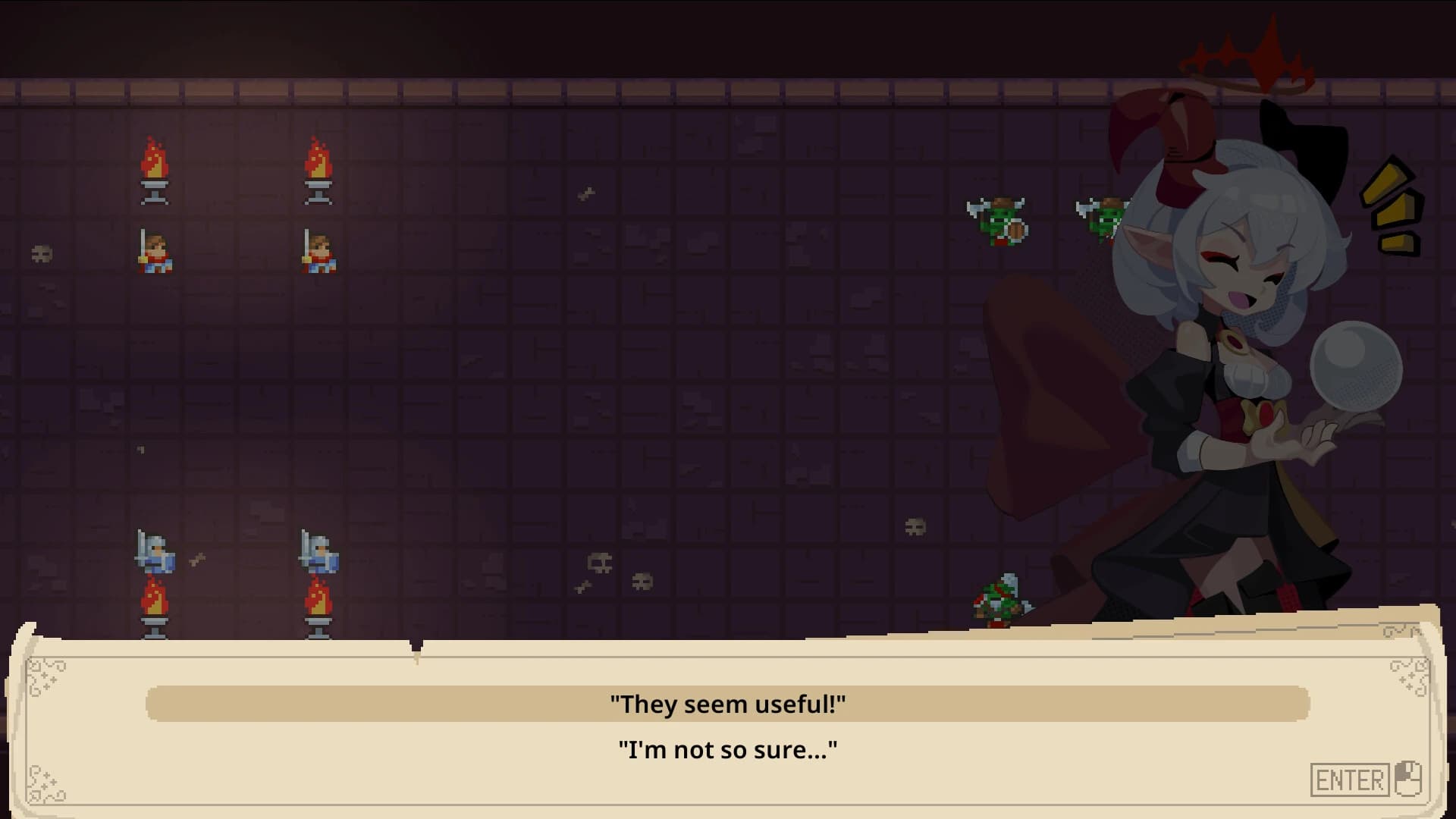Select the highlighted "They seem useful!" dialogue option
Viewport: 1456px width, 819px height.
pos(728,703)
